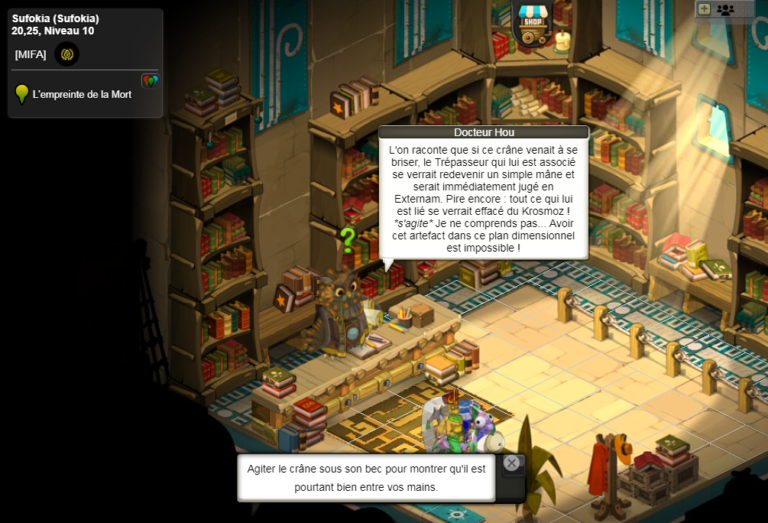Viewport: 768px width, 523px height.
Task: Close the dialogue with the X button
Action: (x=511, y=463)
